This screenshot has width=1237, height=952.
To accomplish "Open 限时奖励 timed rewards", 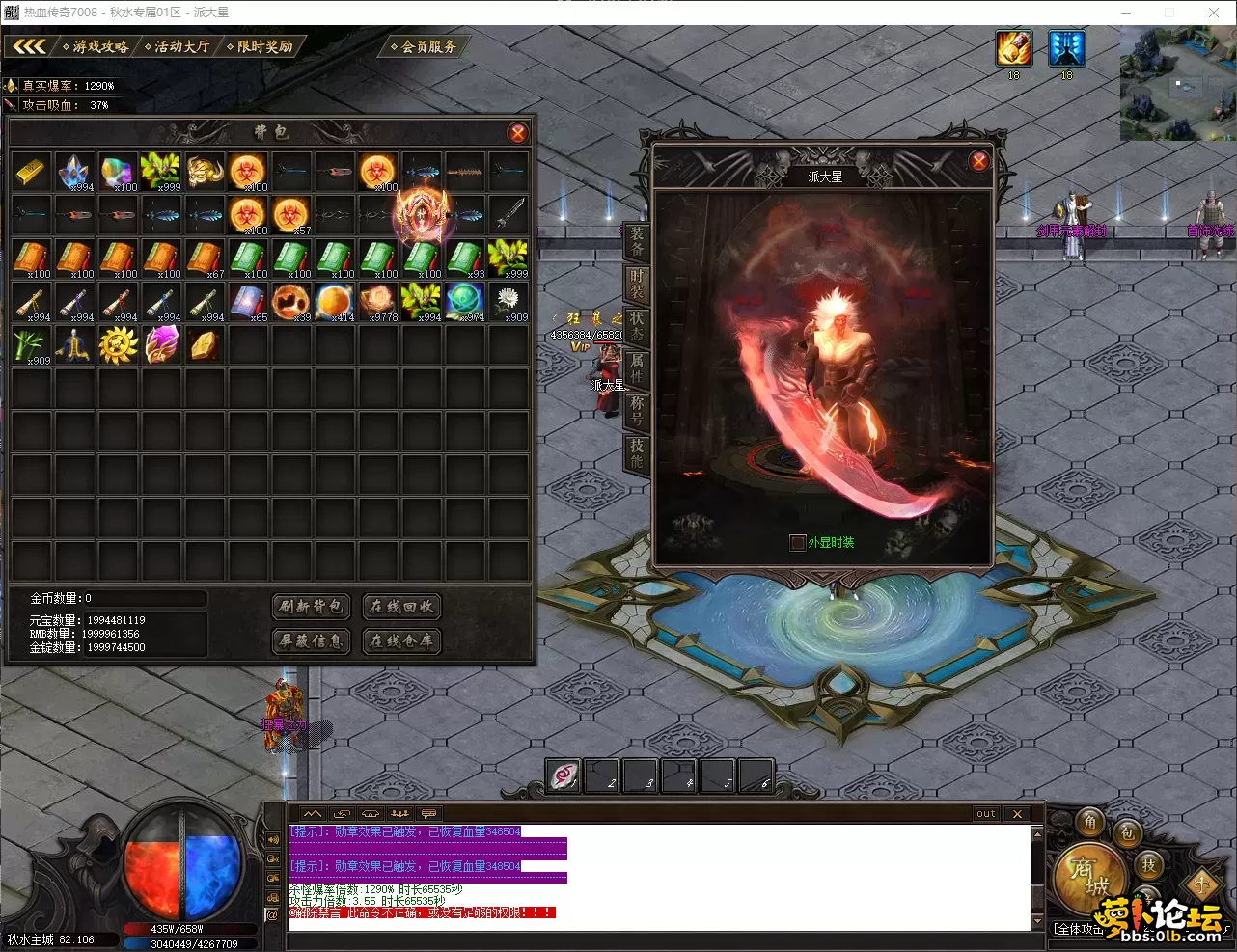I will 261,46.
